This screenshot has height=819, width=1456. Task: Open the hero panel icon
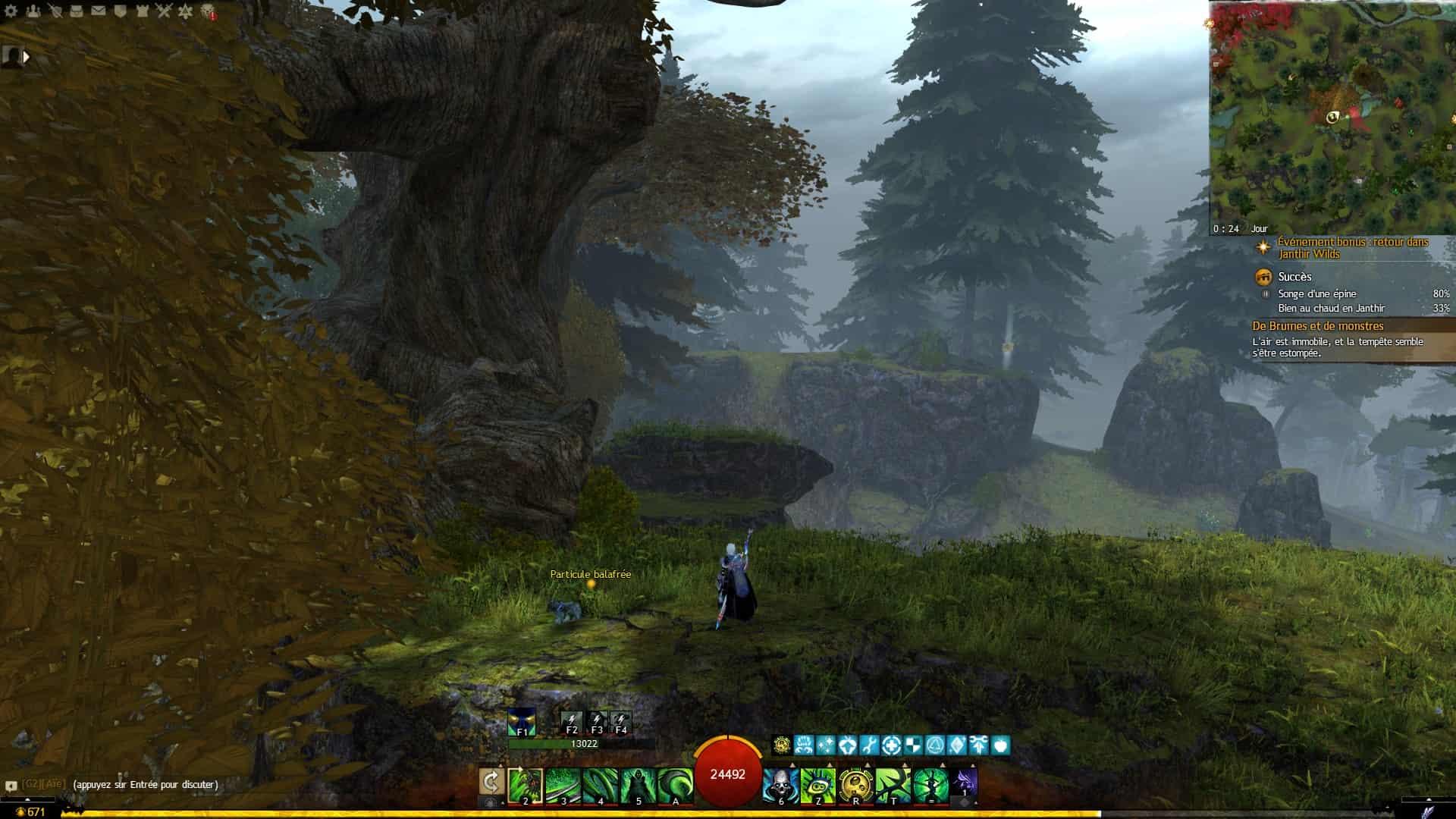tap(55, 11)
